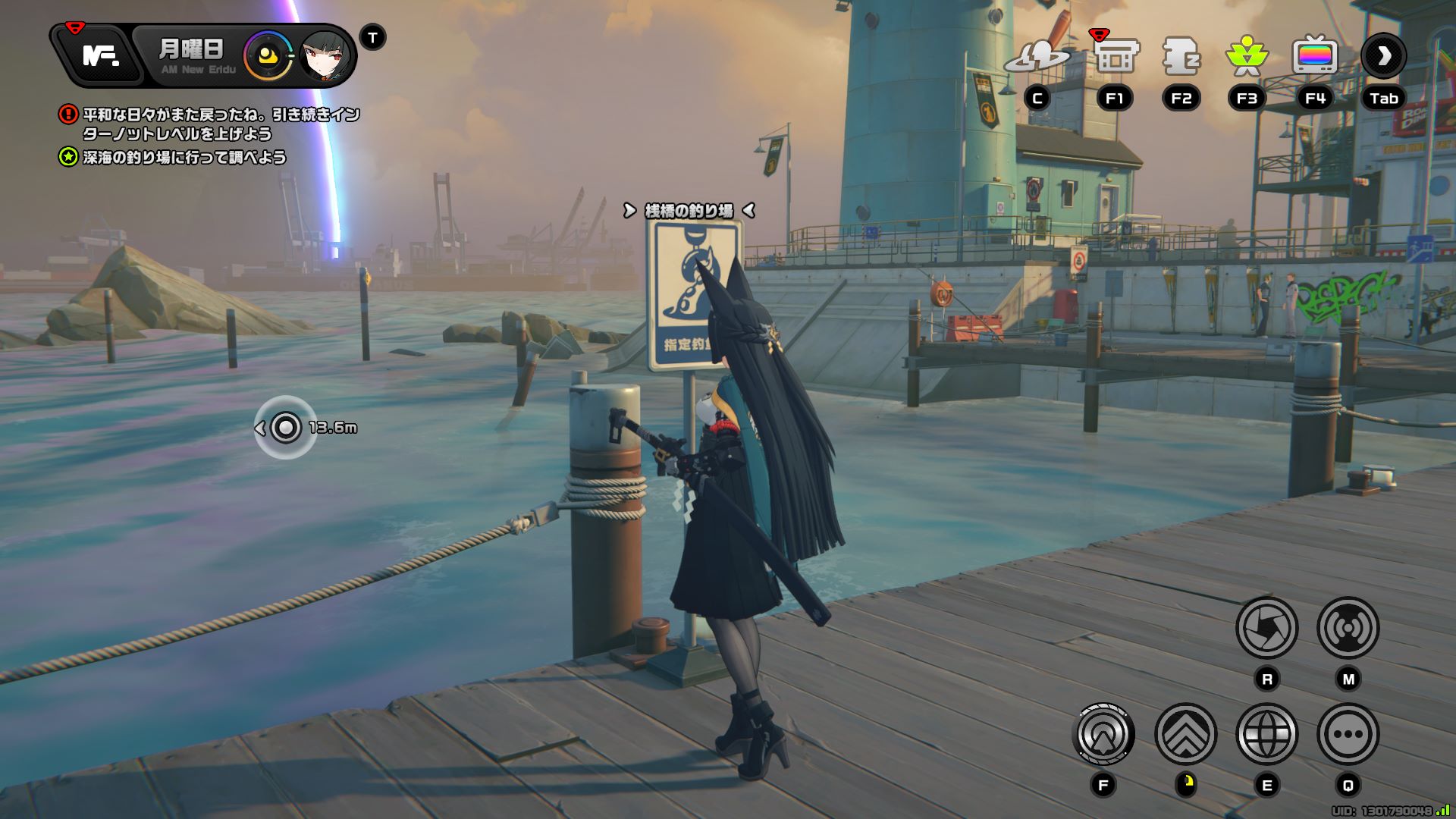1456x819 pixels.
Task: Open the sleeping Z figure icon
Action: pyautogui.click(x=1181, y=56)
